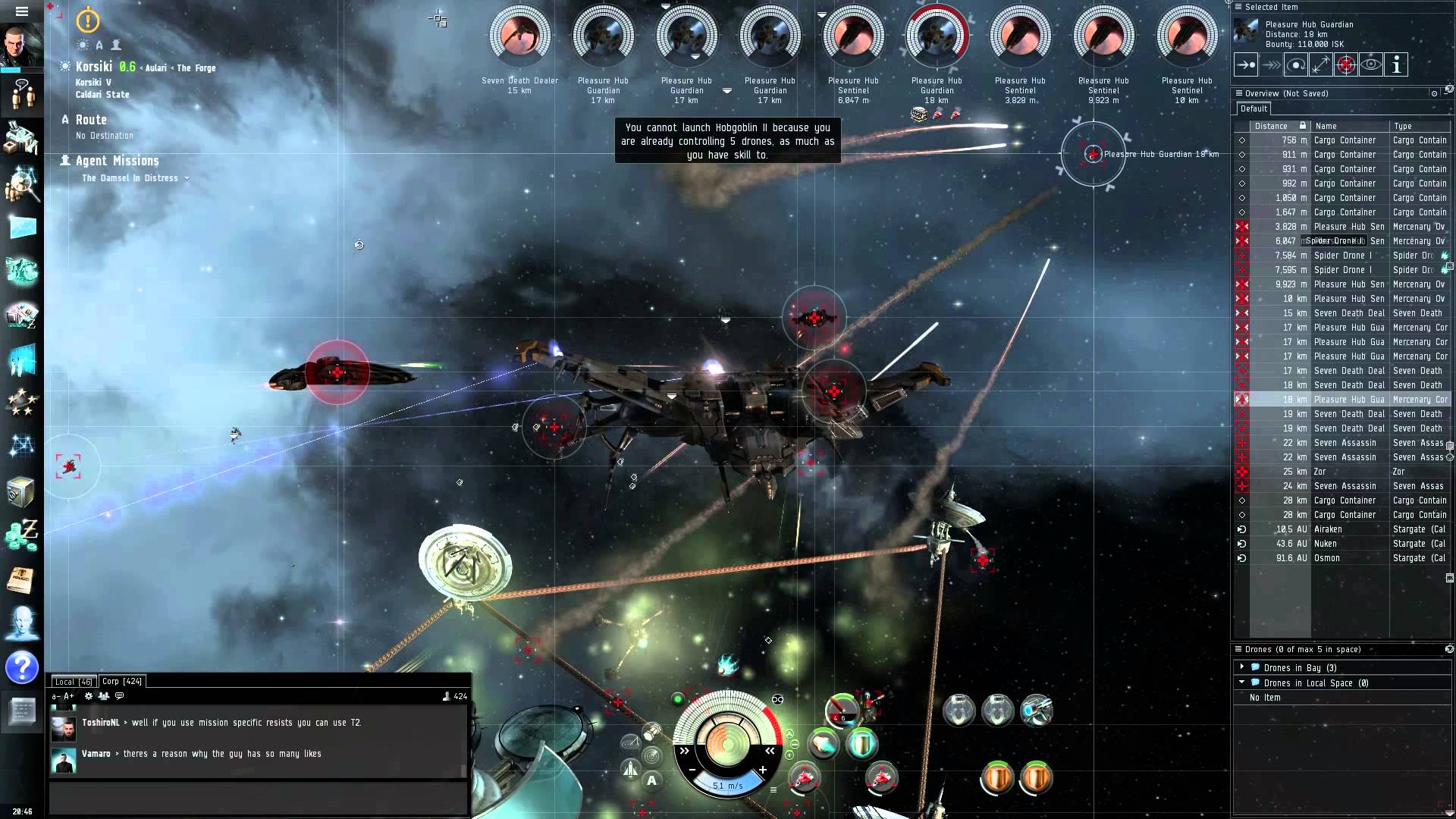
Task: Unlock the selected target with red crosshair
Action: (x=1346, y=65)
